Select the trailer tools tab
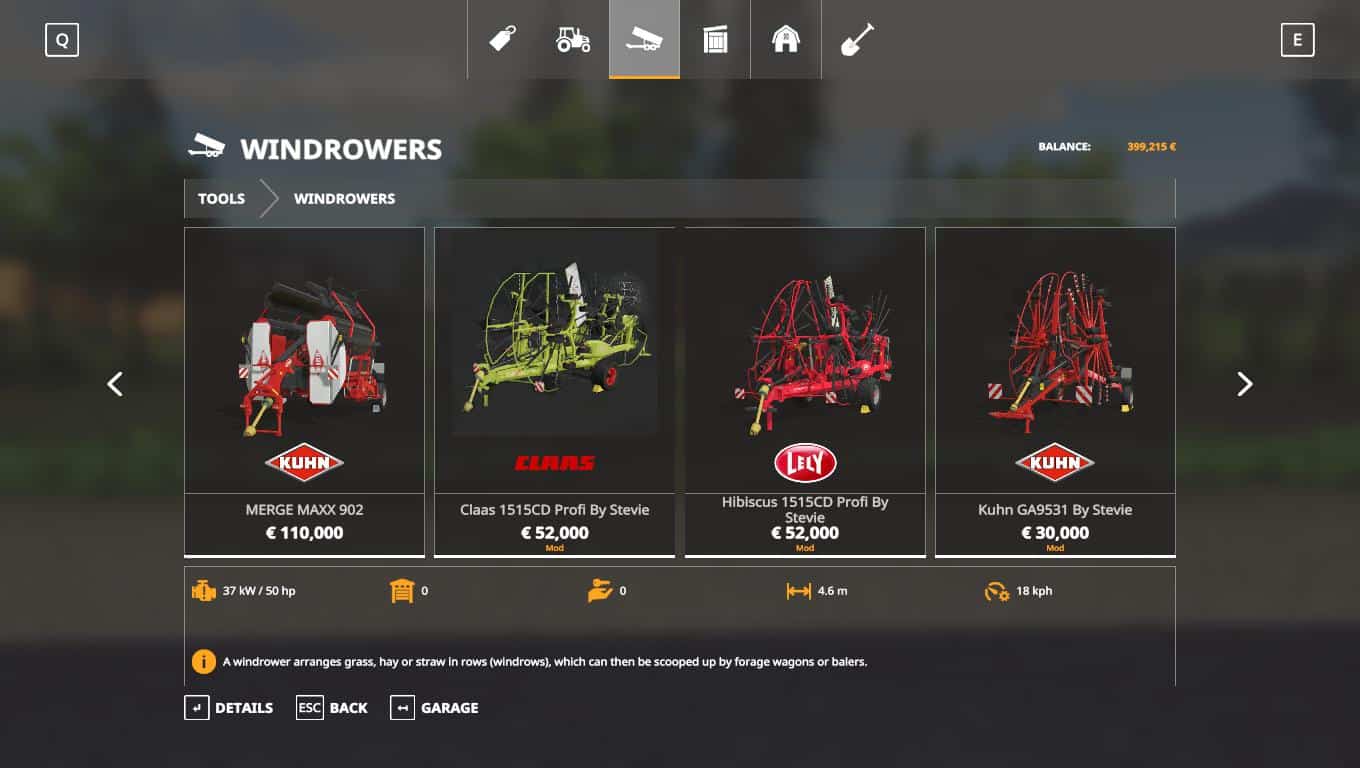1360x768 pixels. coord(644,40)
